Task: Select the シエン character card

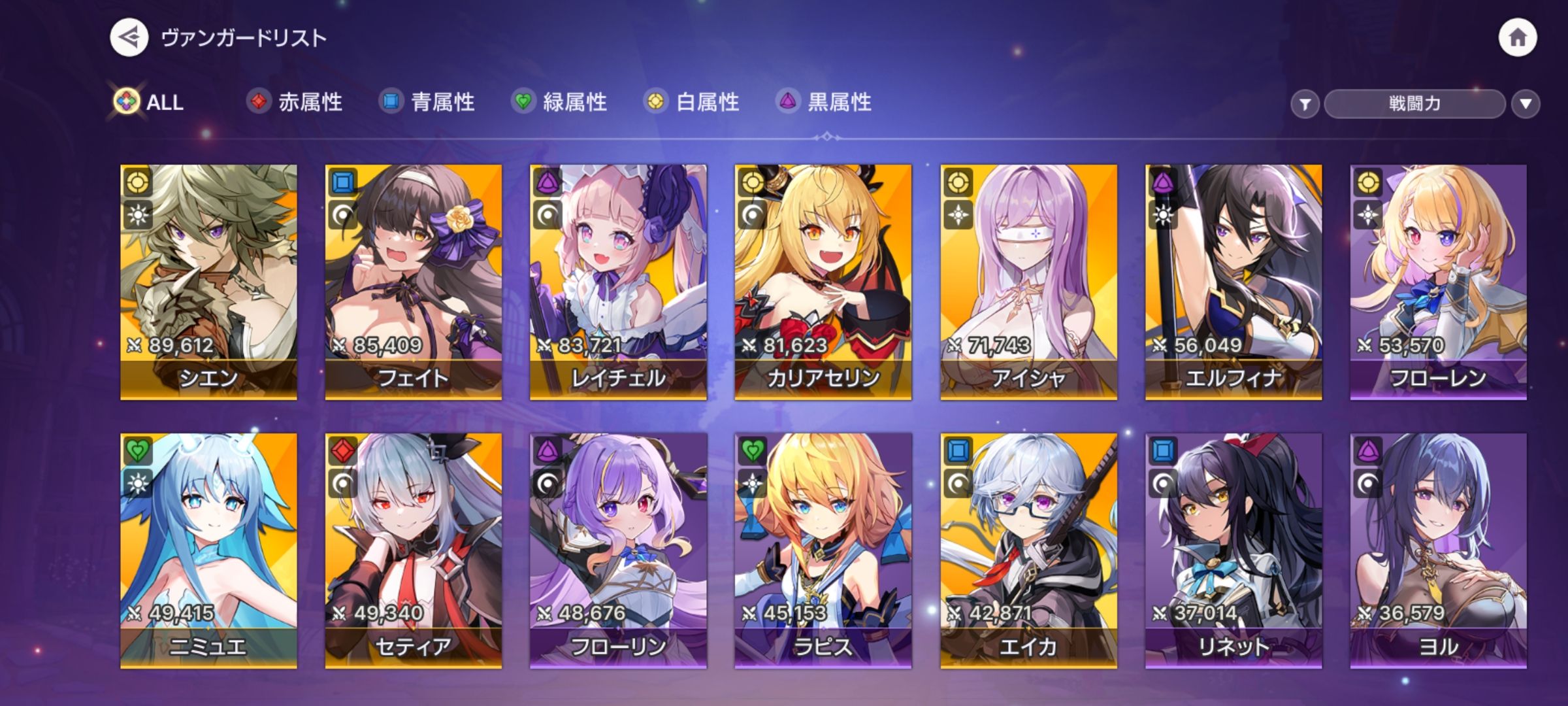Action: tap(208, 281)
